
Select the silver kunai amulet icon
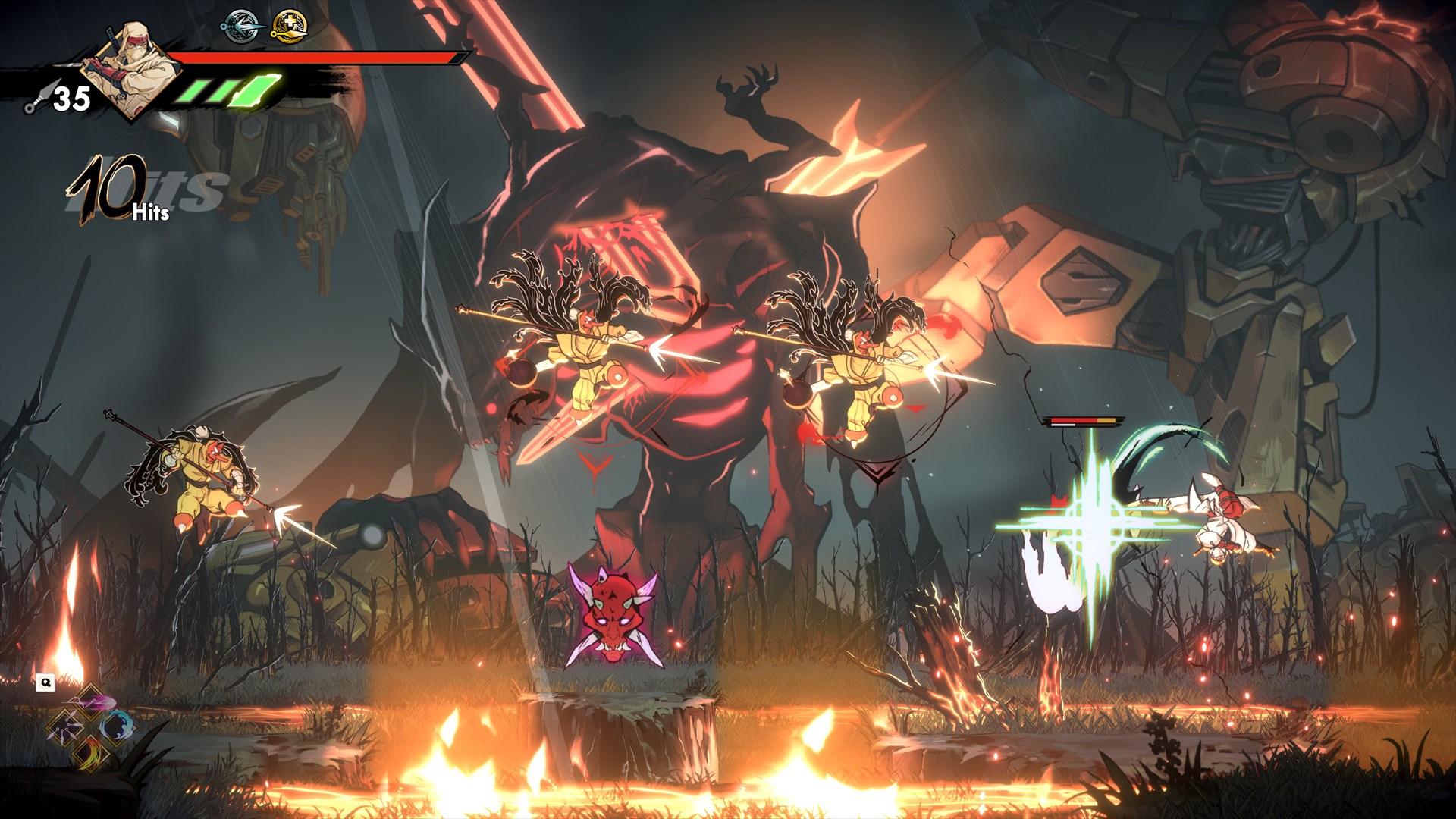242,26
